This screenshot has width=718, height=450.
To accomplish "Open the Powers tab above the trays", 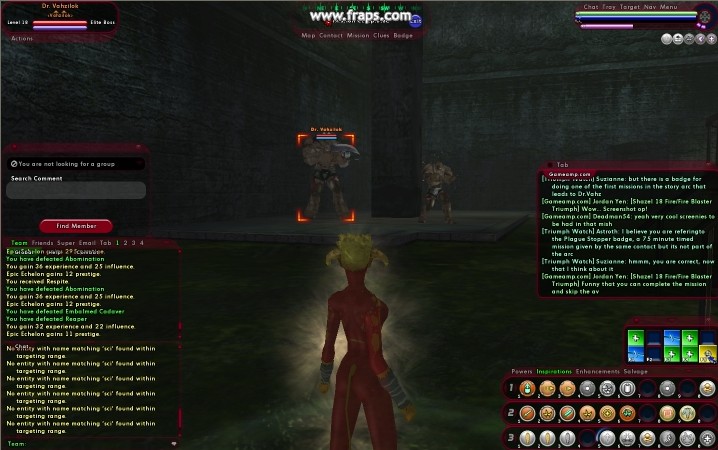I will click(x=522, y=371).
